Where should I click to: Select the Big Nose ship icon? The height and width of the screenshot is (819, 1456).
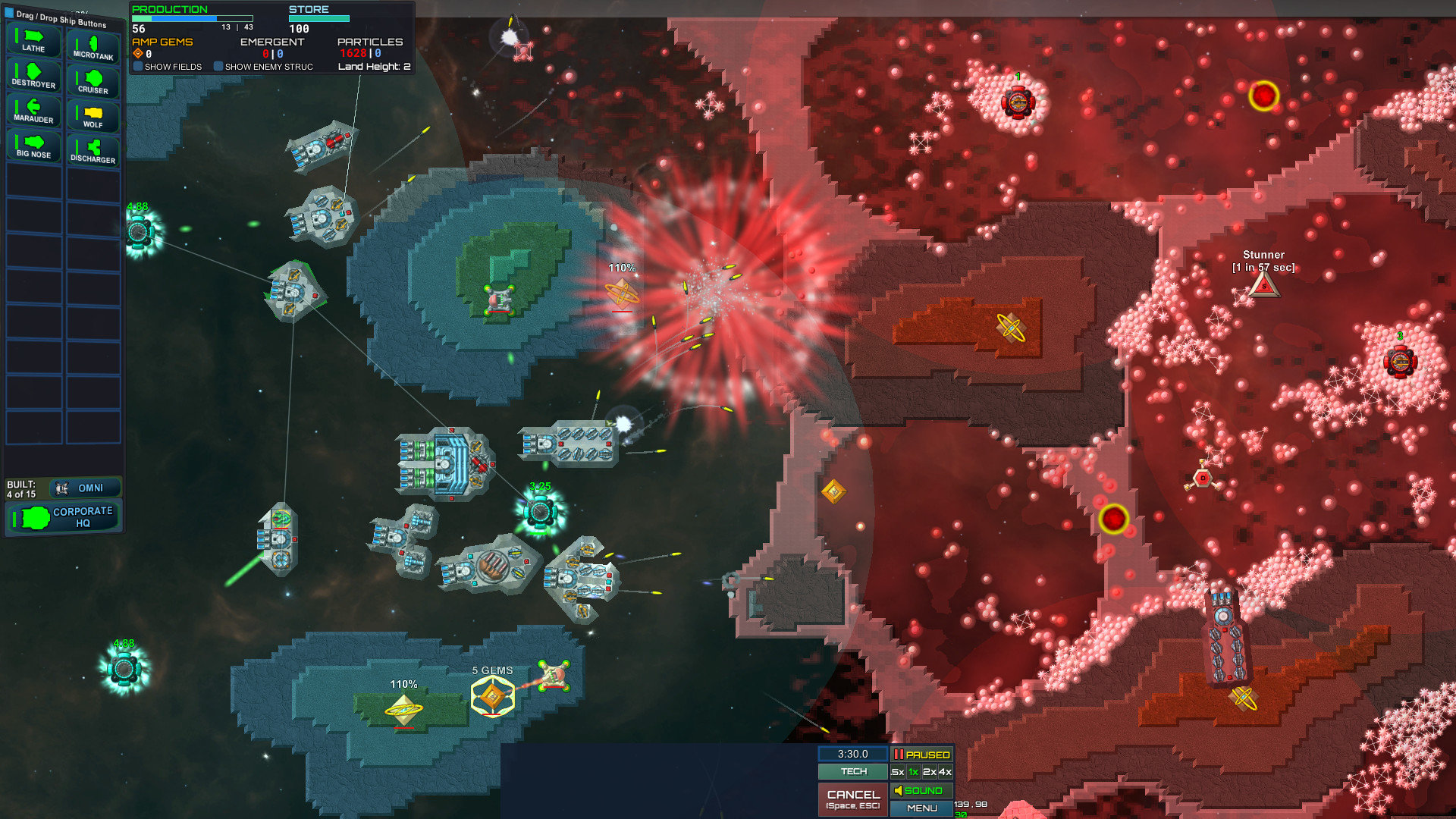tap(33, 145)
